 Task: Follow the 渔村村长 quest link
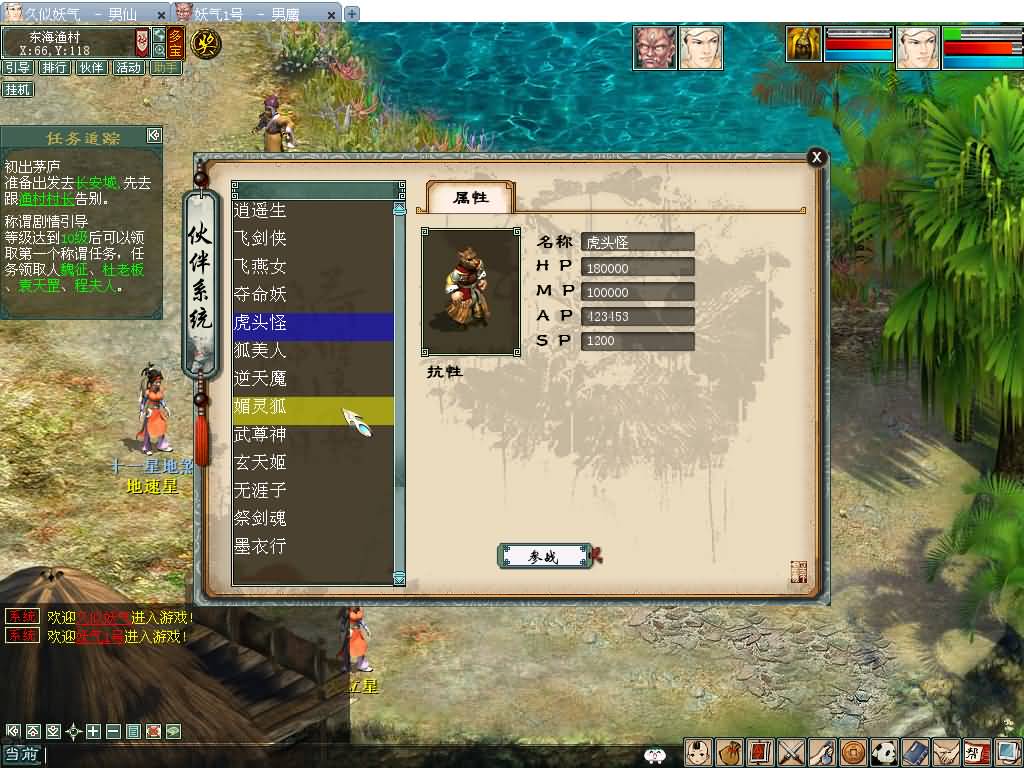coord(41,198)
